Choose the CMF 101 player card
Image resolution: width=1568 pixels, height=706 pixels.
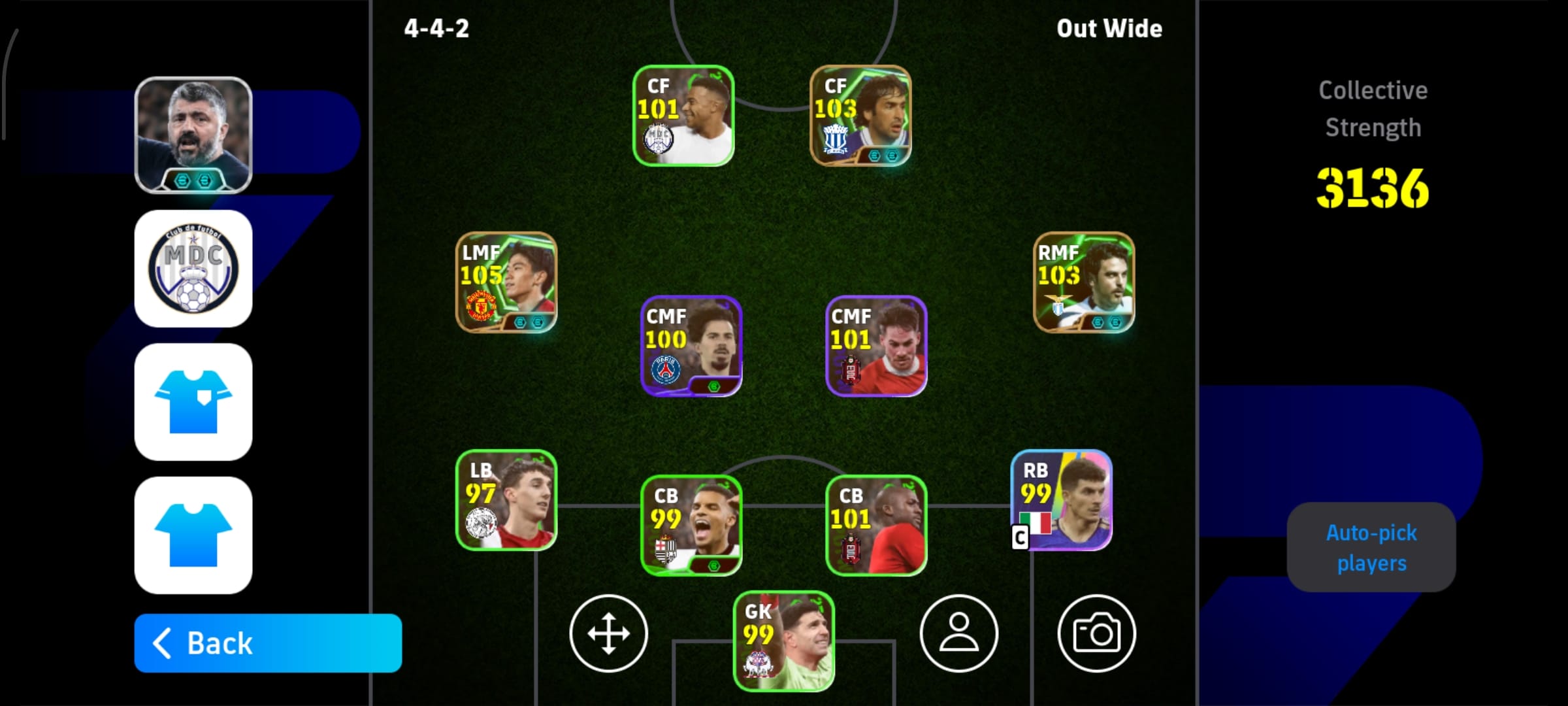(876, 346)
